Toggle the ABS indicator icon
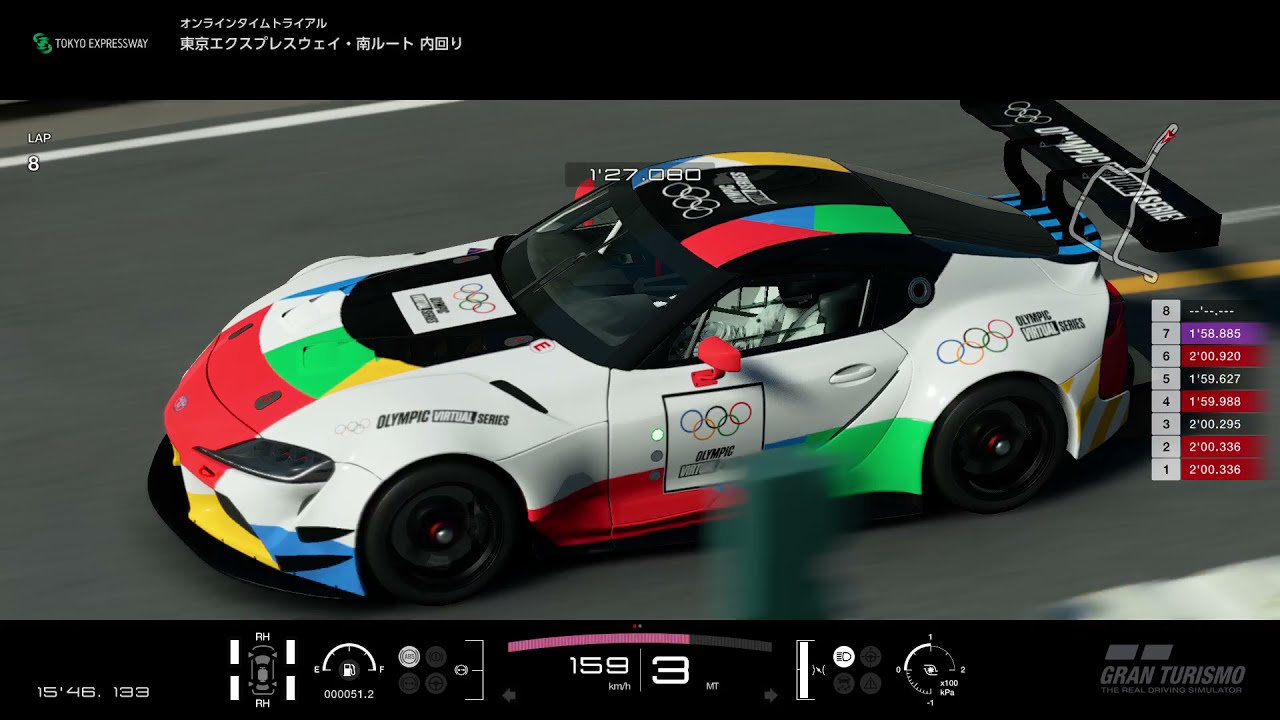The height and width of the screenshot is (720, 1280). coord(408,657)
